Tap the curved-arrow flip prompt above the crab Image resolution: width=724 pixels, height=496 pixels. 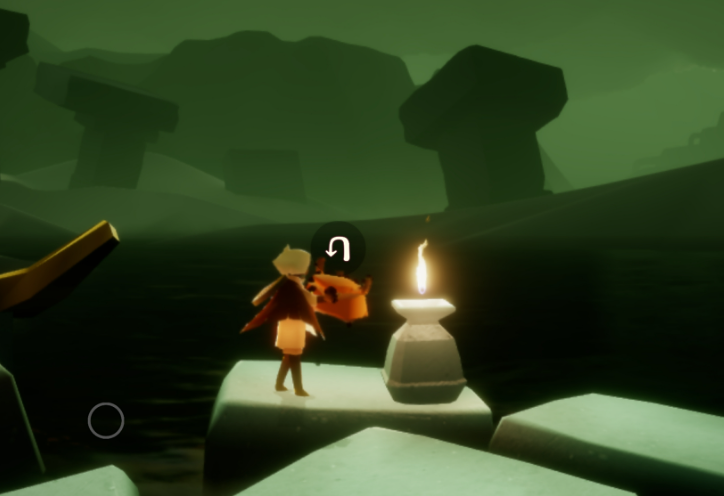click(337, 248)
